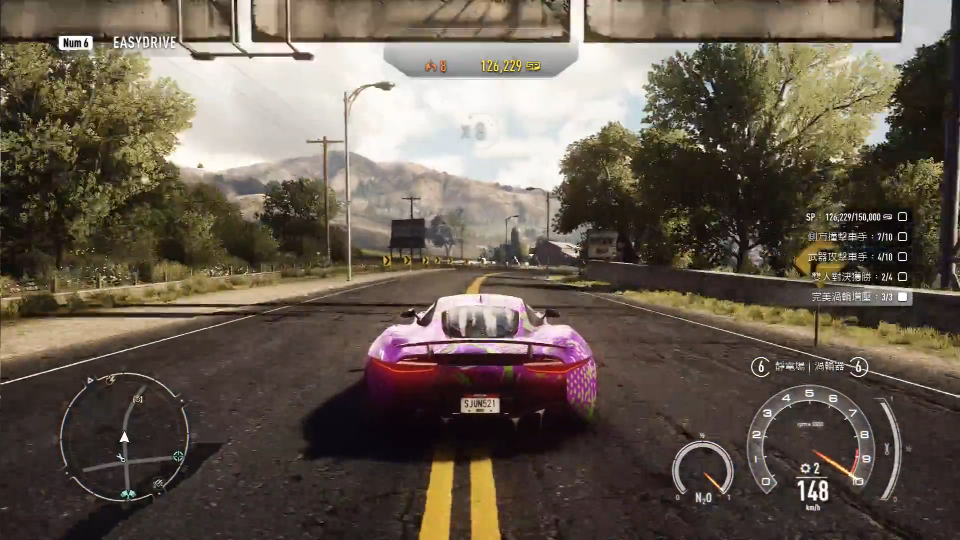Toggle the 7/10 objective checkbox
This screenshot has height=540, width=960.
pos(902,237)
